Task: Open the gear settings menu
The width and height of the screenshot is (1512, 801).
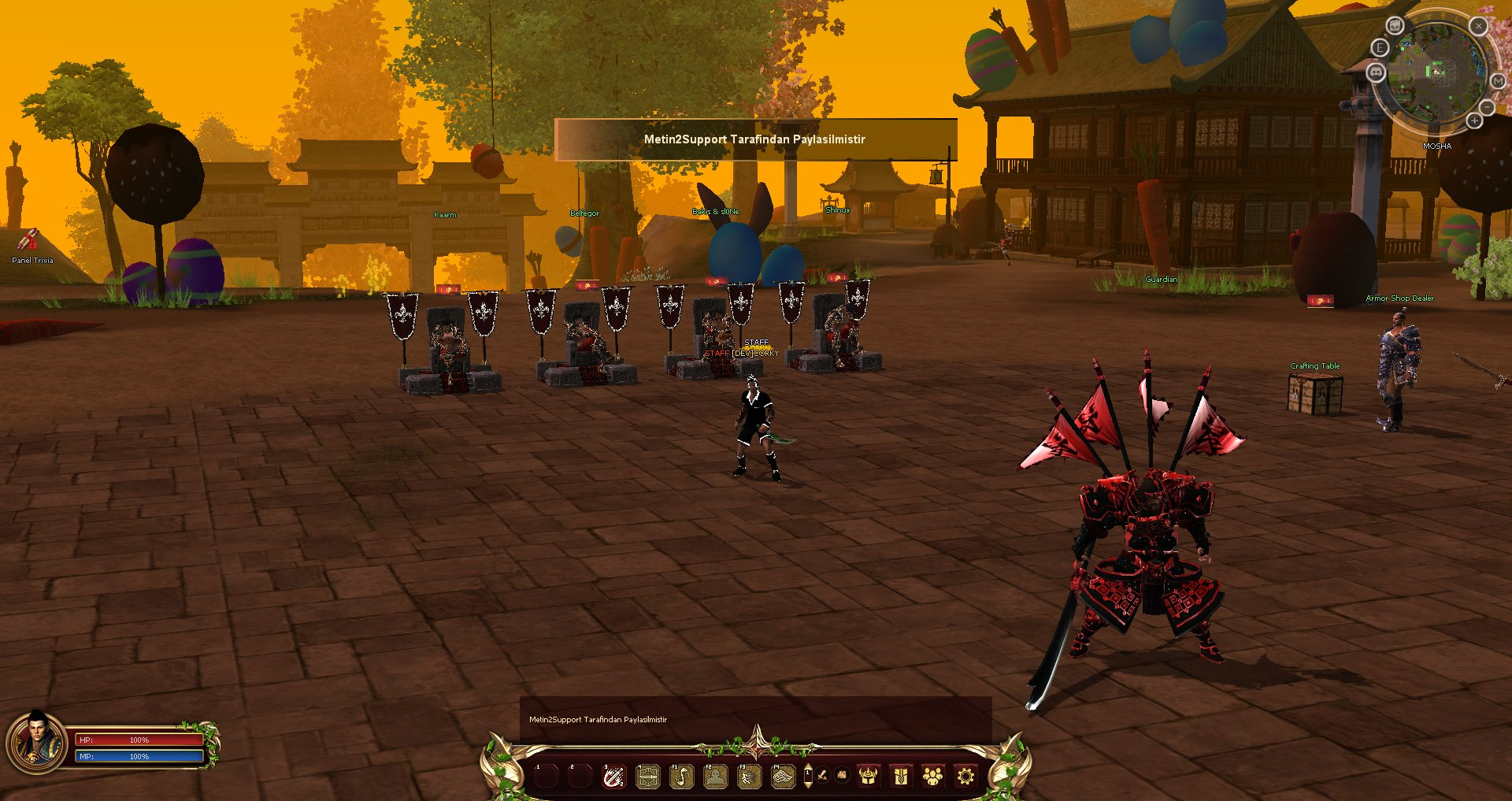Action: pyautogui.click(x=965, y=777)
